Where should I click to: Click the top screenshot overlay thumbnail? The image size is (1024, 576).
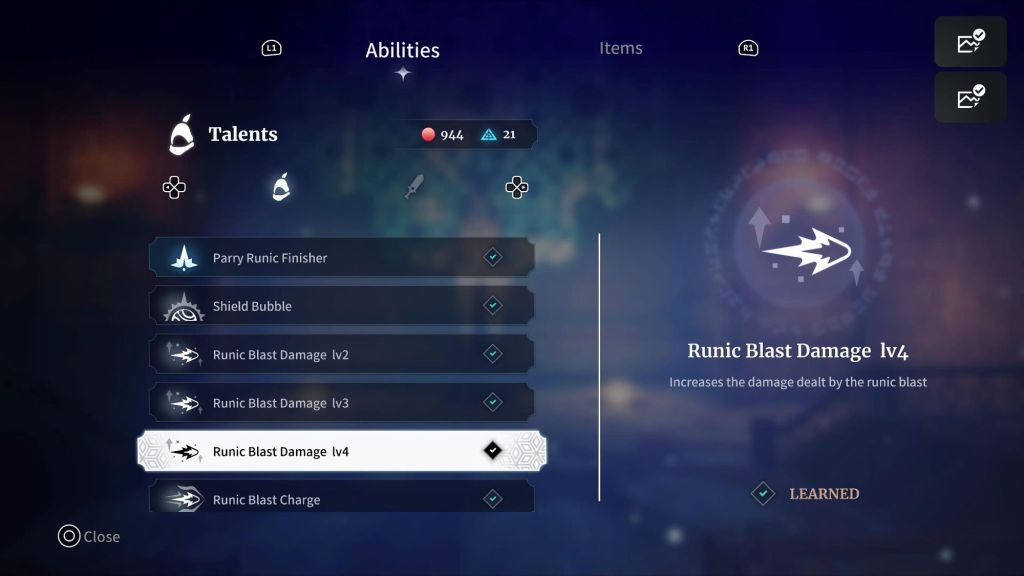[x=970, y=42]
